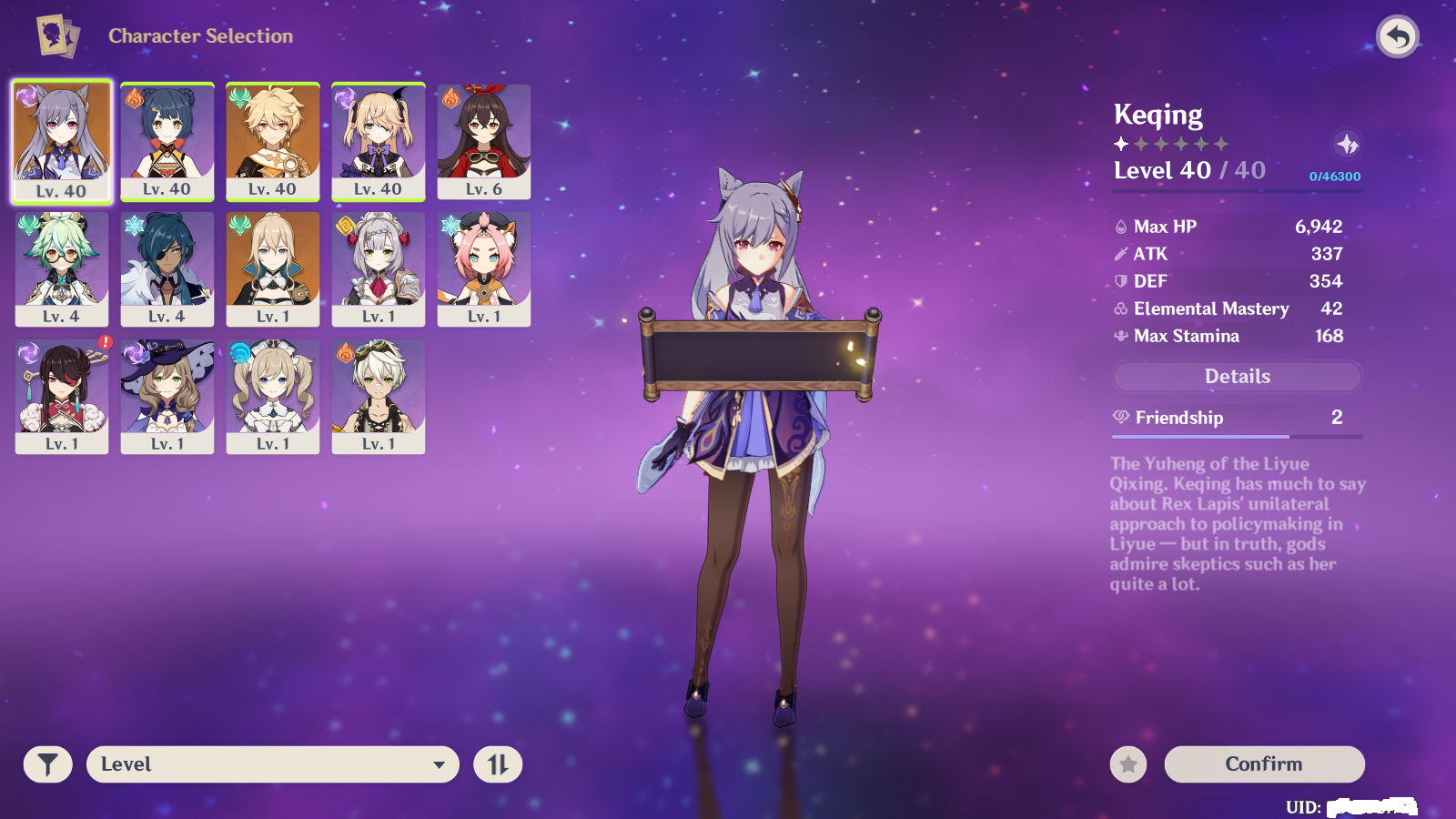Choose Barbara's character portrait
1456x819 pixels.
click(273, 395)
